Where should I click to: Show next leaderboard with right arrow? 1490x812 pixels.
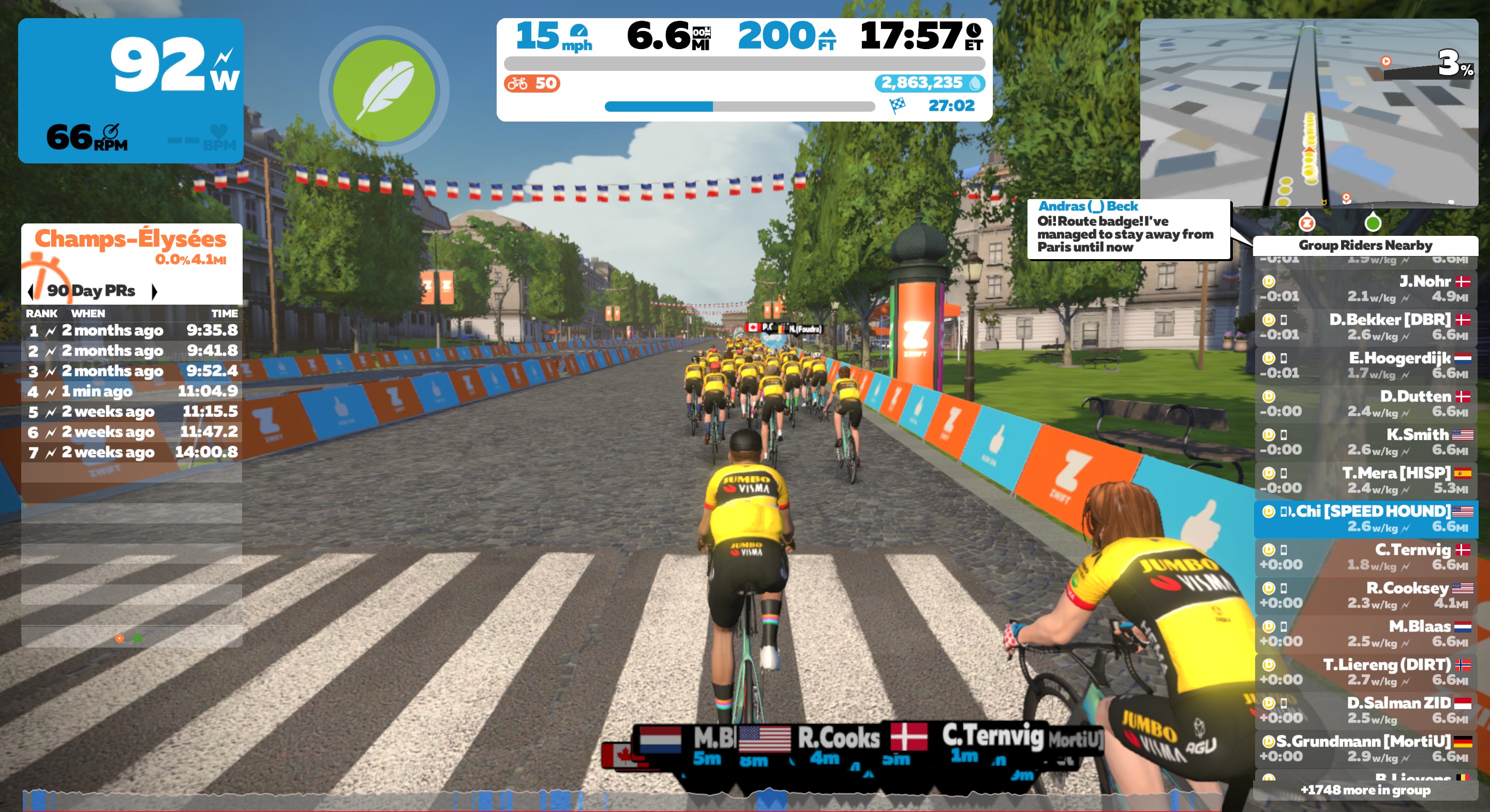click(154, 291)
